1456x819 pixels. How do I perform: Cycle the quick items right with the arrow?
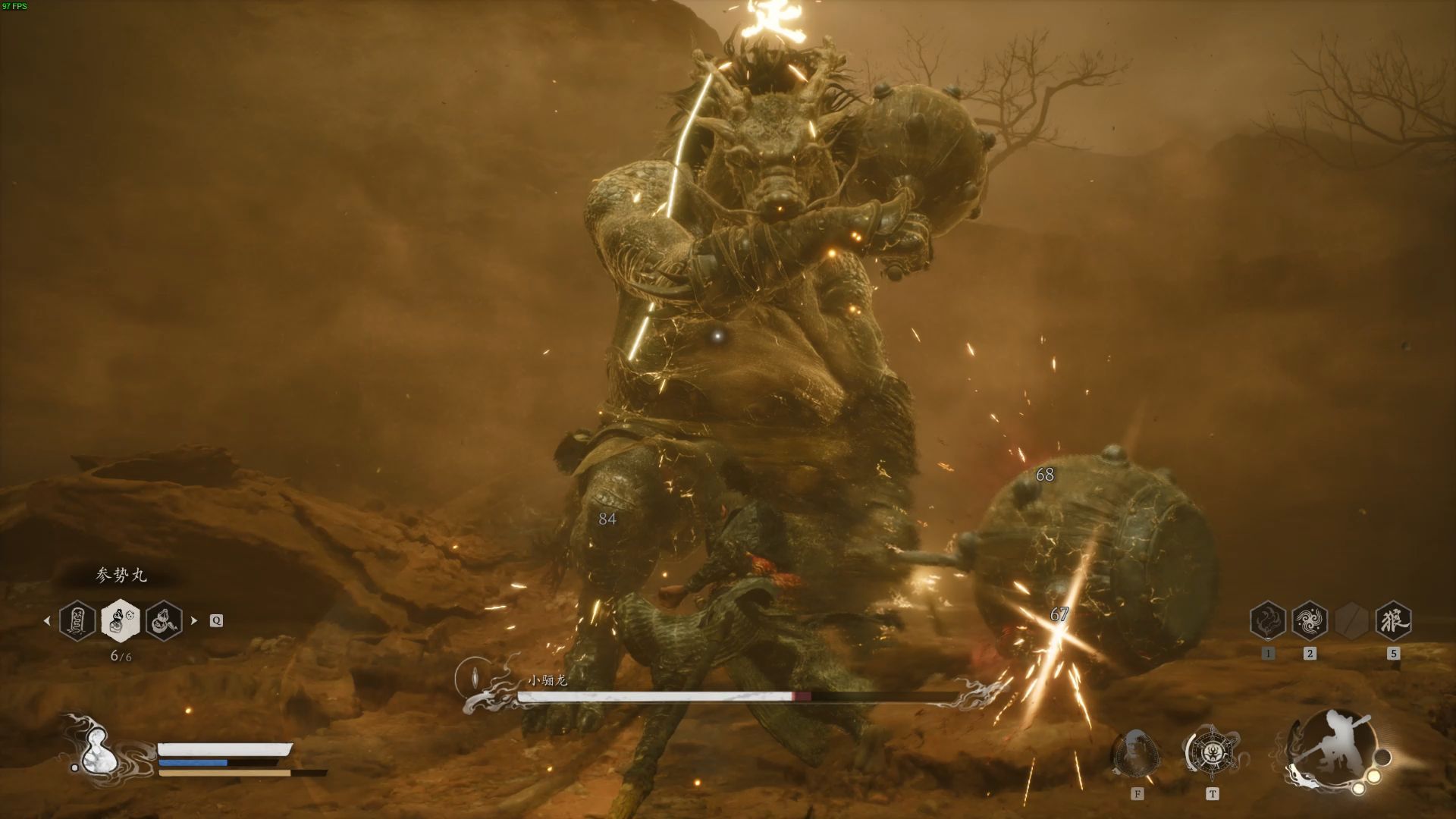click(194, 620)
